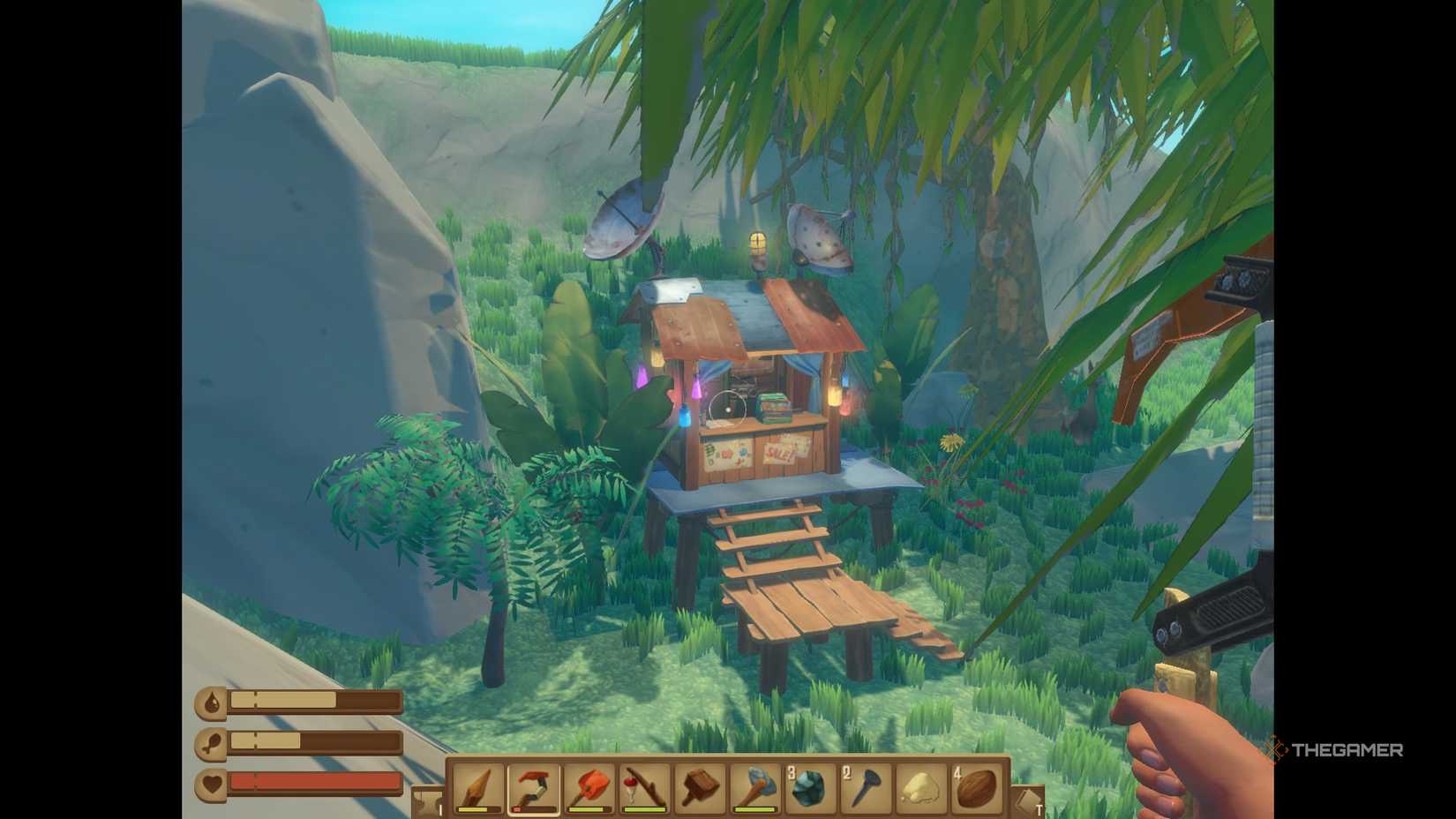Equip the orange Shovel from the hotbar

coord(589,791)
